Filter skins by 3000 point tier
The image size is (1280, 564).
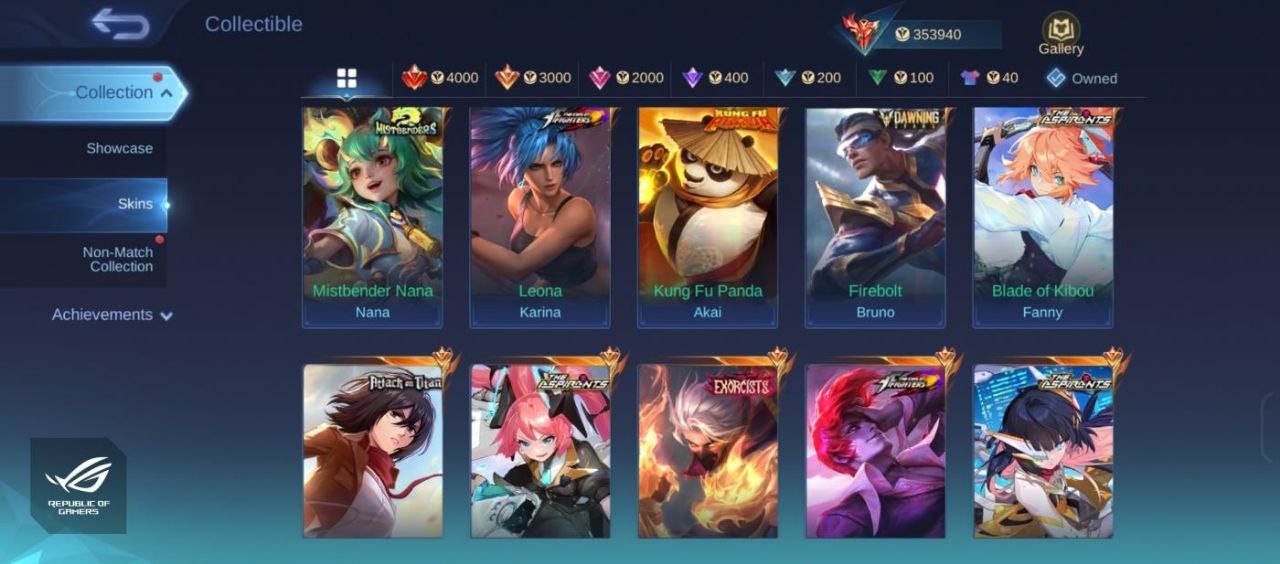click(x=533, y=78)
